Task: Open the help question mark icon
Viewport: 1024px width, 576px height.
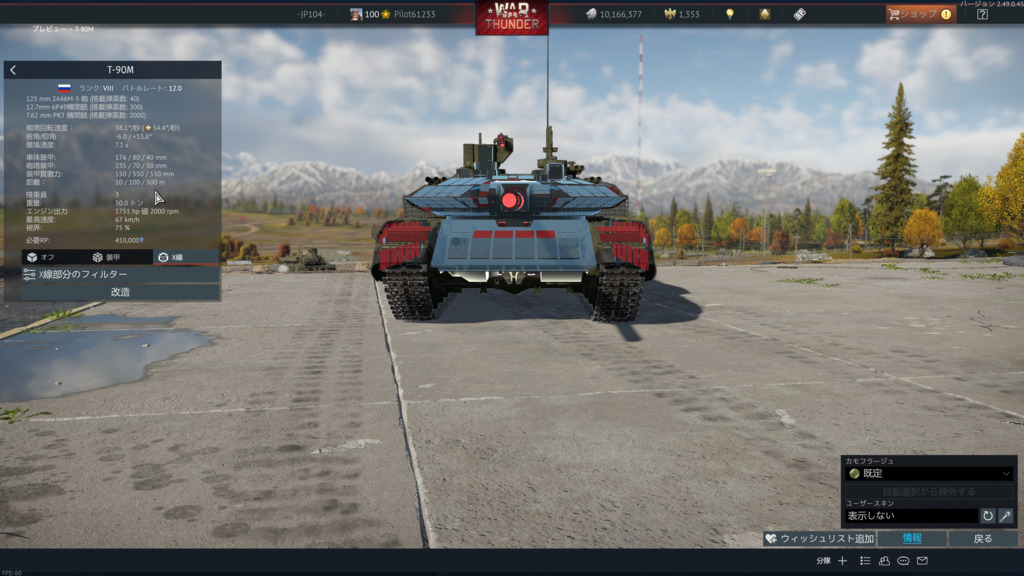Action: (982, 14)
